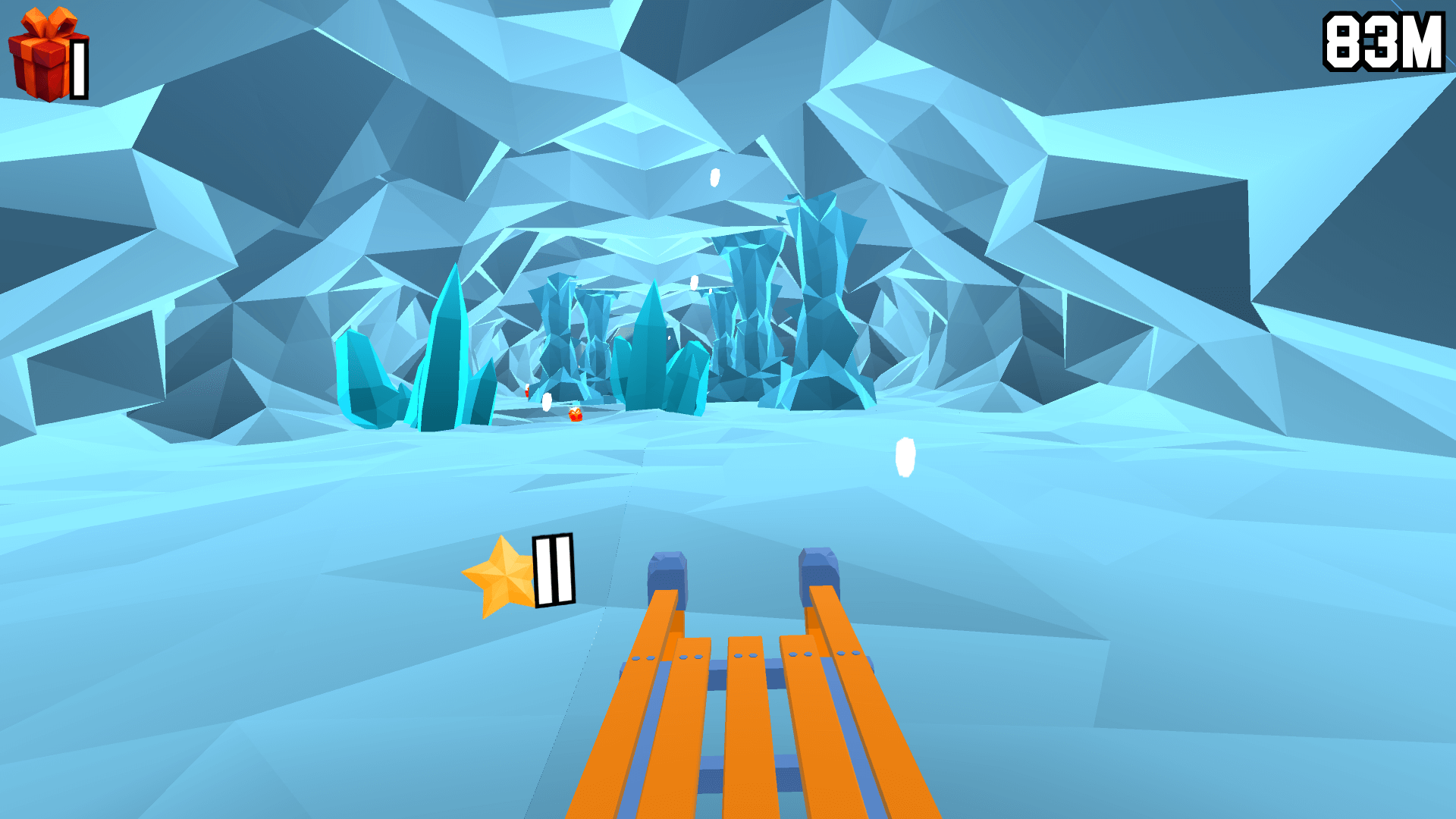The image size is (1456, 819).
Task: Open the red gift rewards icon
Action: click(42, 52)
